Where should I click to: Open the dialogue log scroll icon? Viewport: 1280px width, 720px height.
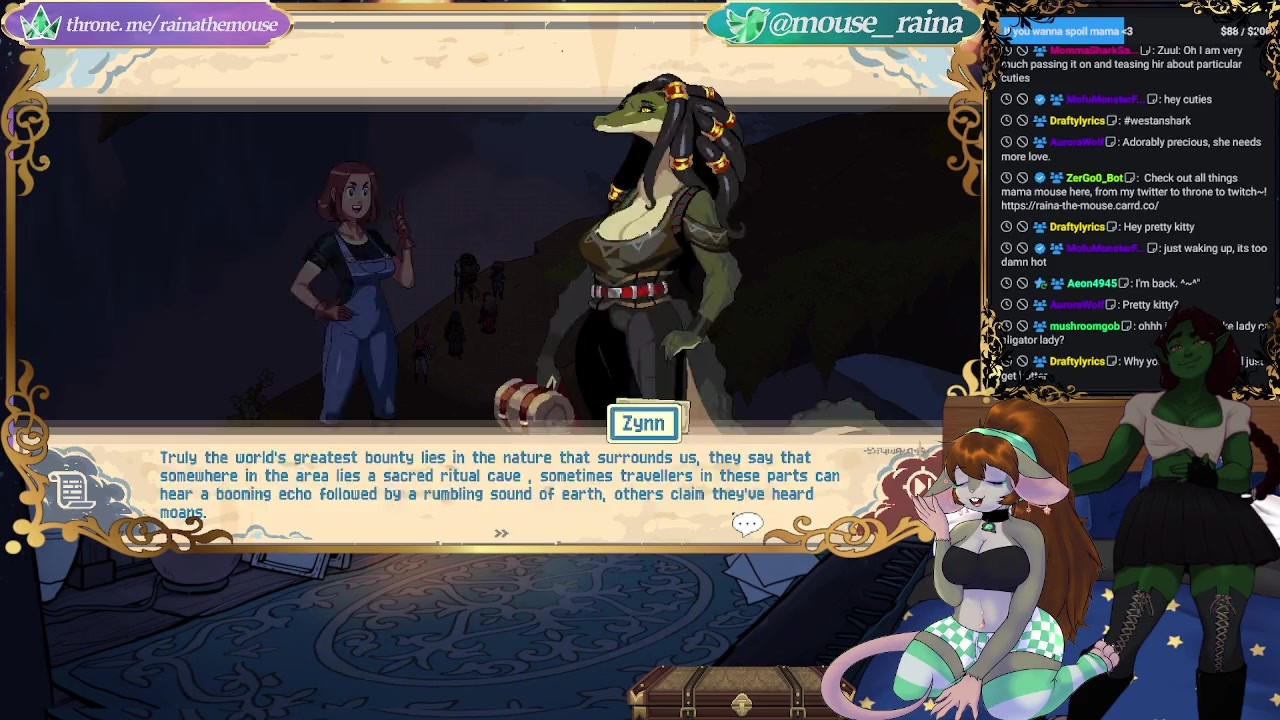73,490
